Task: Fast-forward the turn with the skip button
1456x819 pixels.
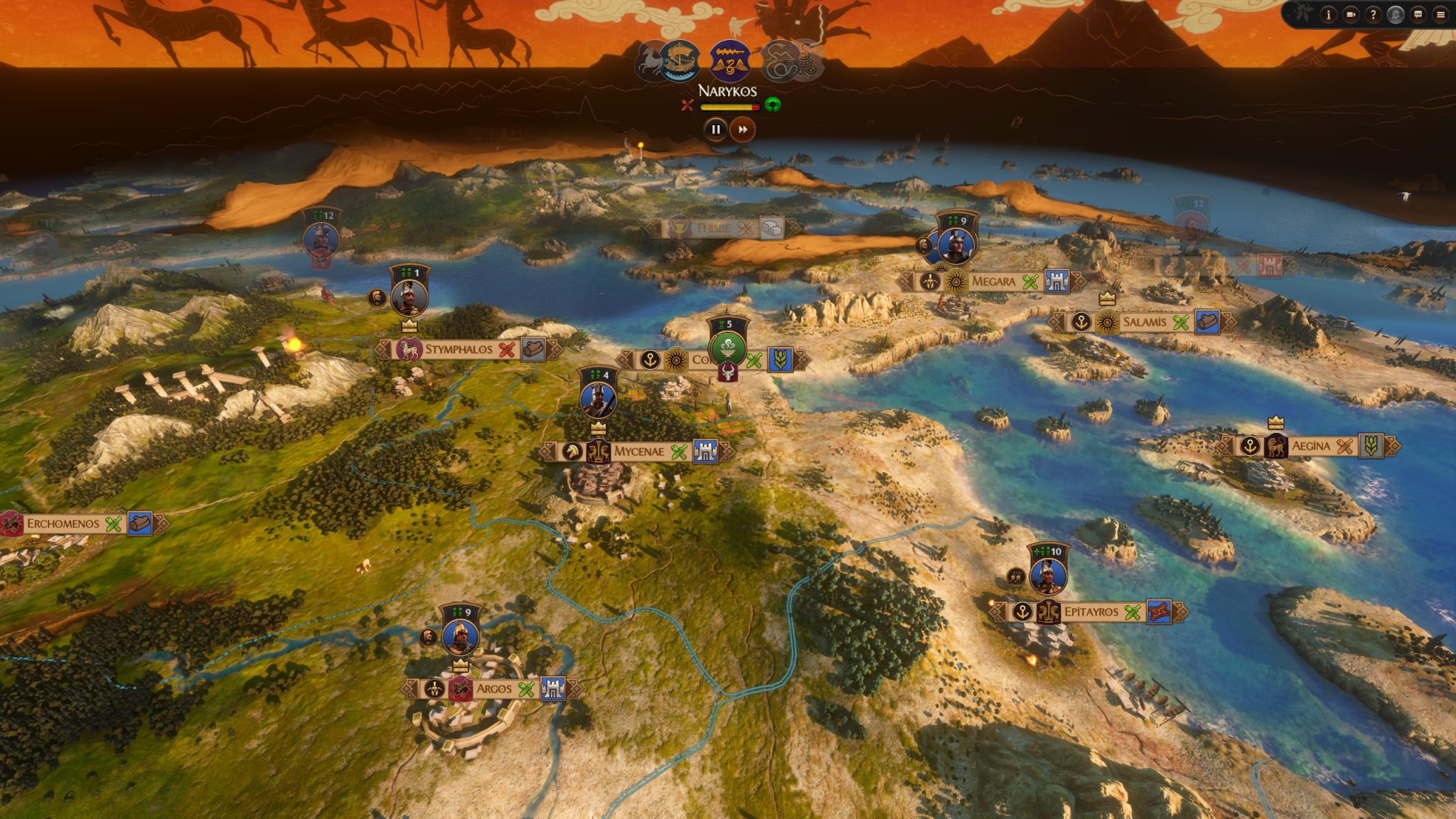Action: [742, 129]
